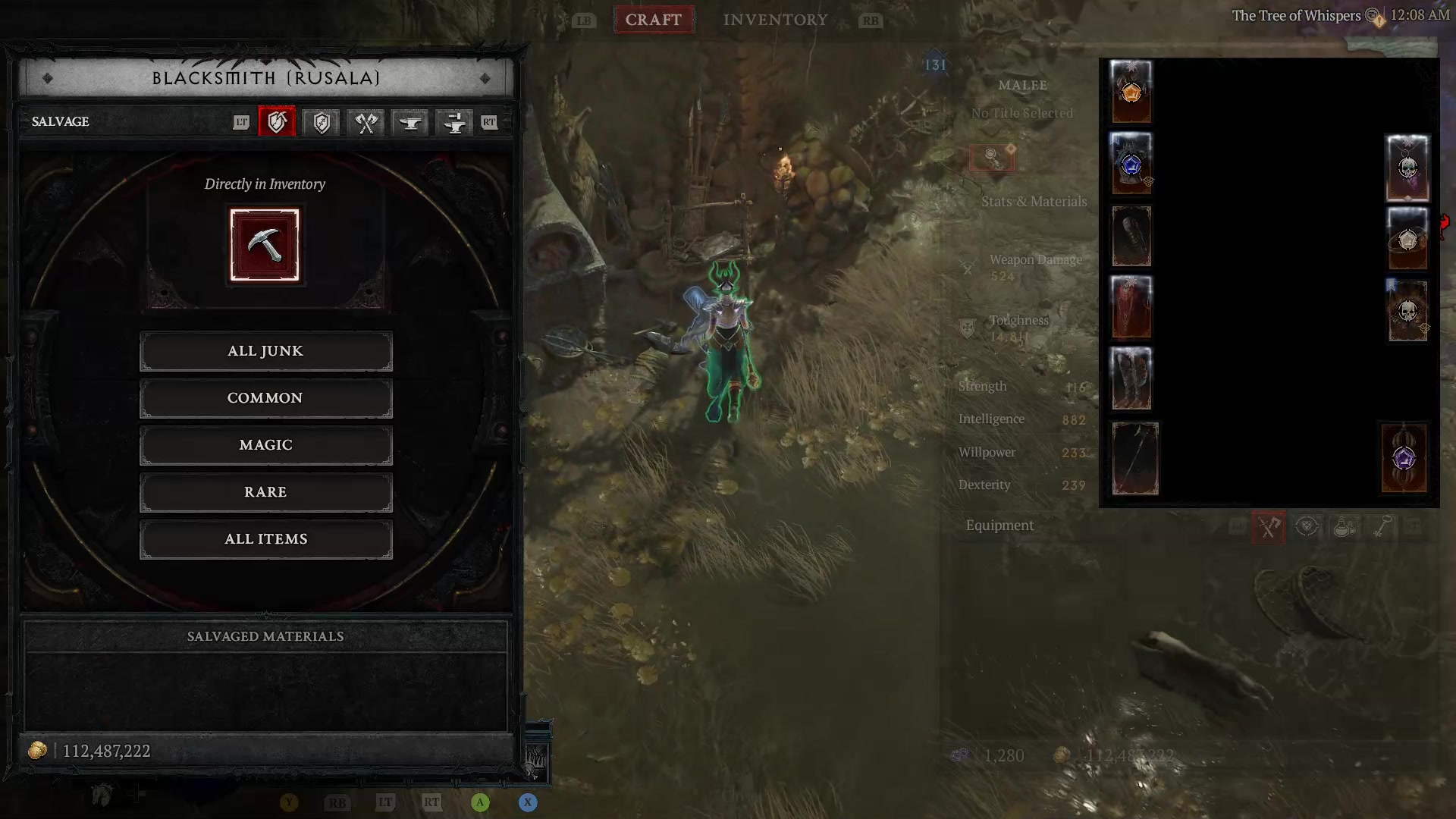Select the anvil with hammer Masterworking icon
The width and height of the screenshot is (1456, 819).
(x=453, y=122)
